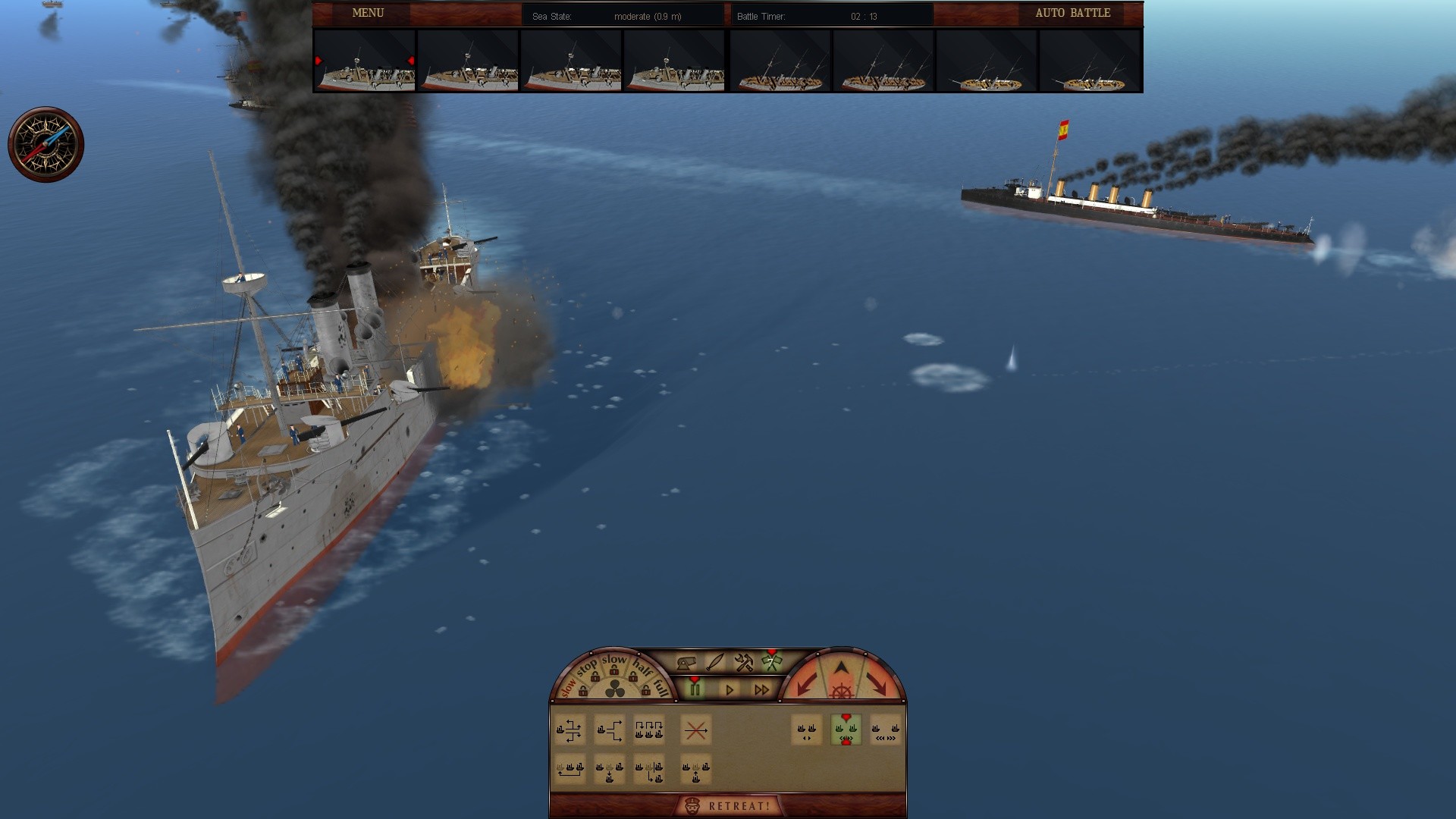1456x819 pixels.
Task: Select the signal flags command icon
Action: click(x=772, y=664)
